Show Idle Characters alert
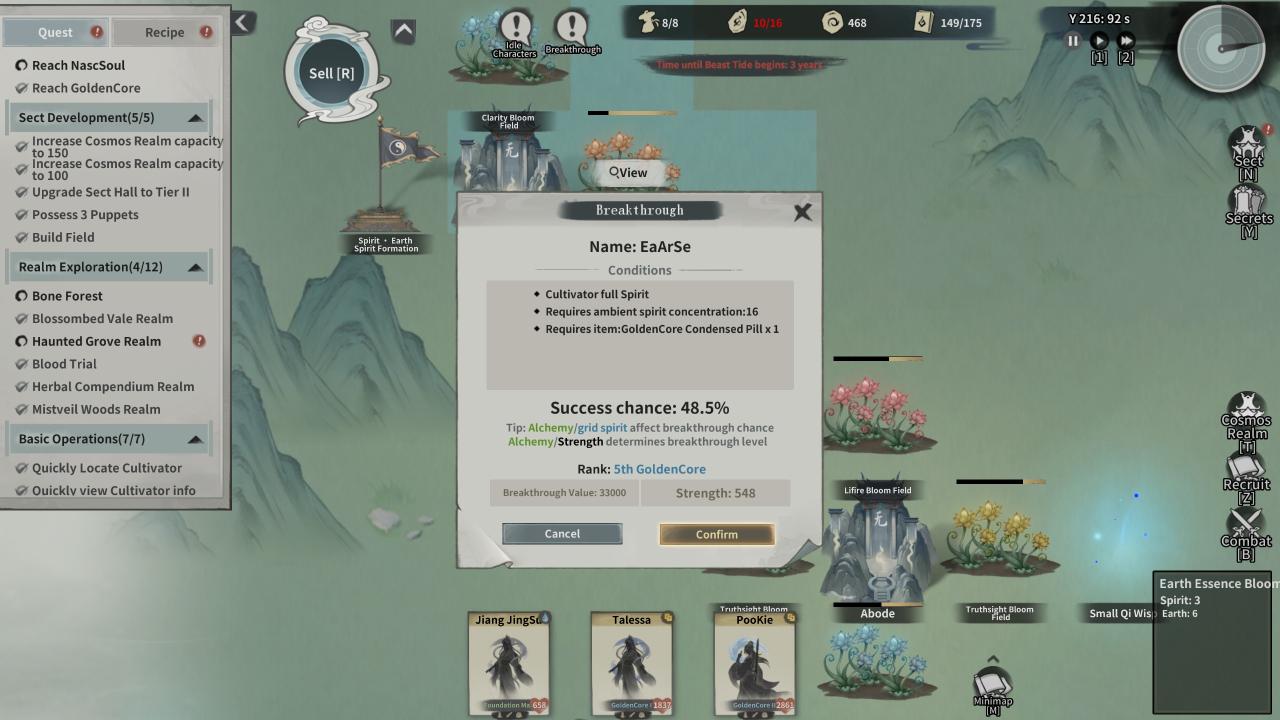This screenshot has width=1280, height=720. tap(515, 31)
